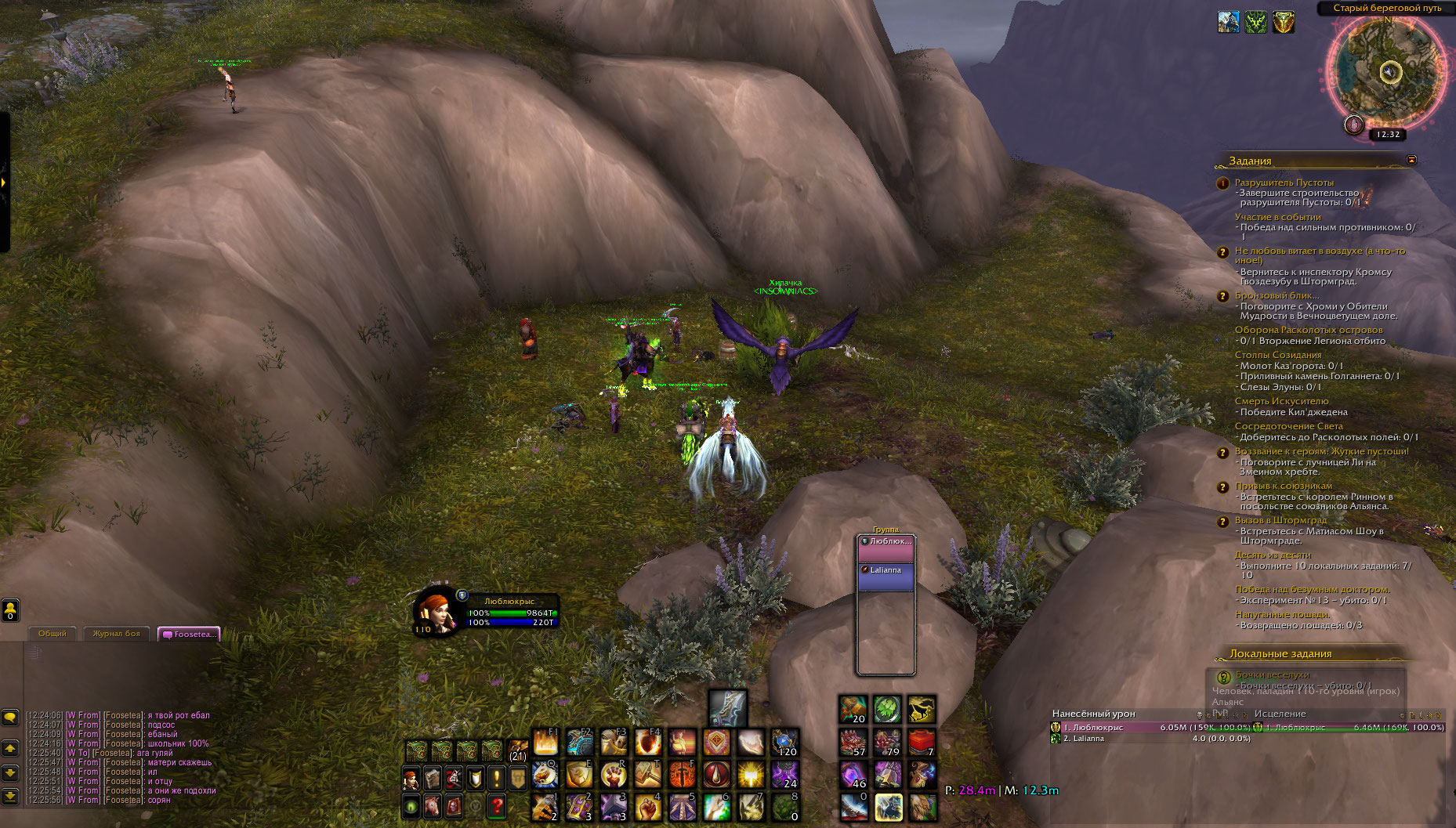Cast the golden fist ability on key 4
Image resolution: width=1456 pixels, height=828 pixels.
648,807
